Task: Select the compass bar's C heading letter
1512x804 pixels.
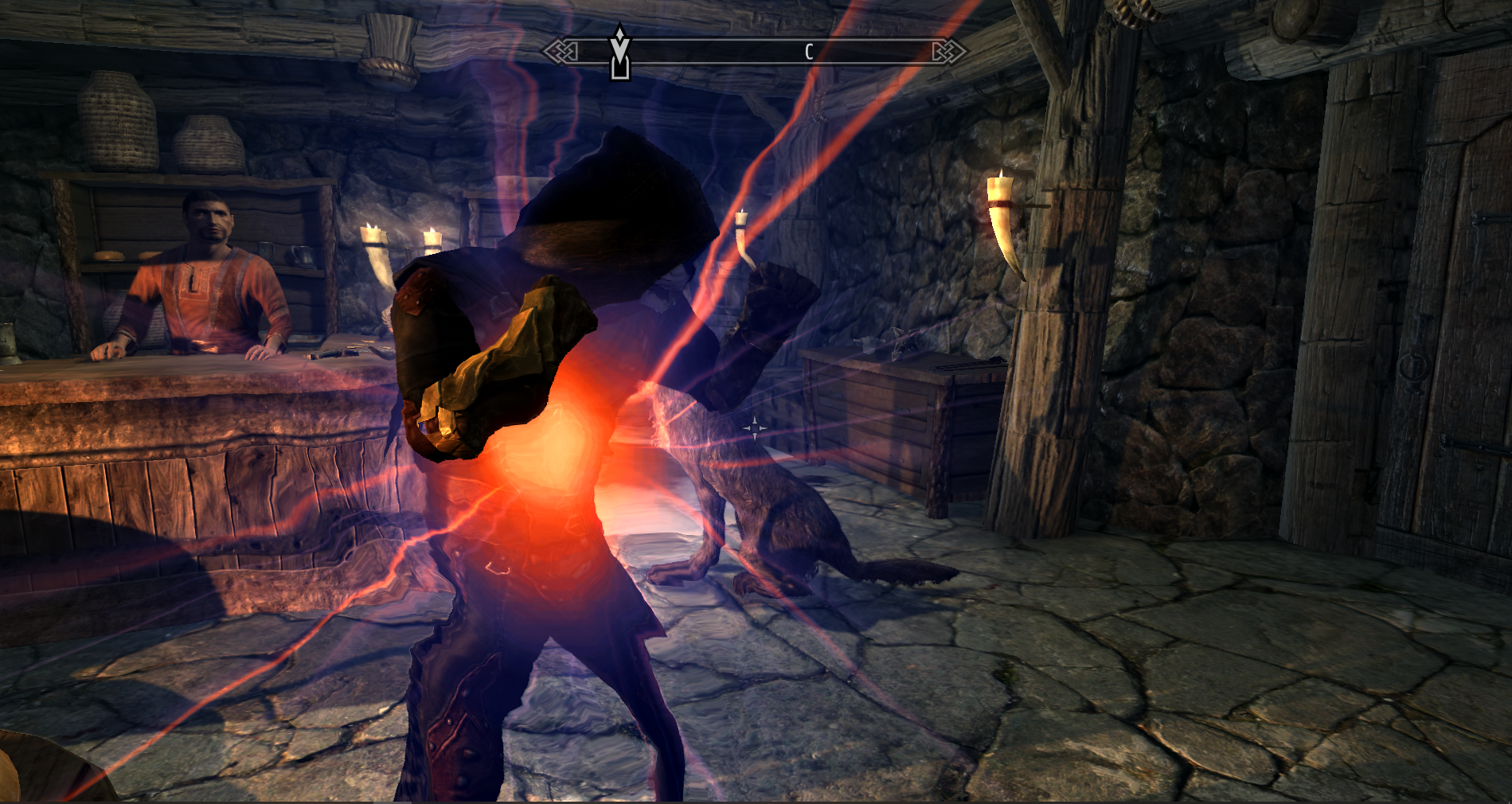Action: (x=808, y=53)
